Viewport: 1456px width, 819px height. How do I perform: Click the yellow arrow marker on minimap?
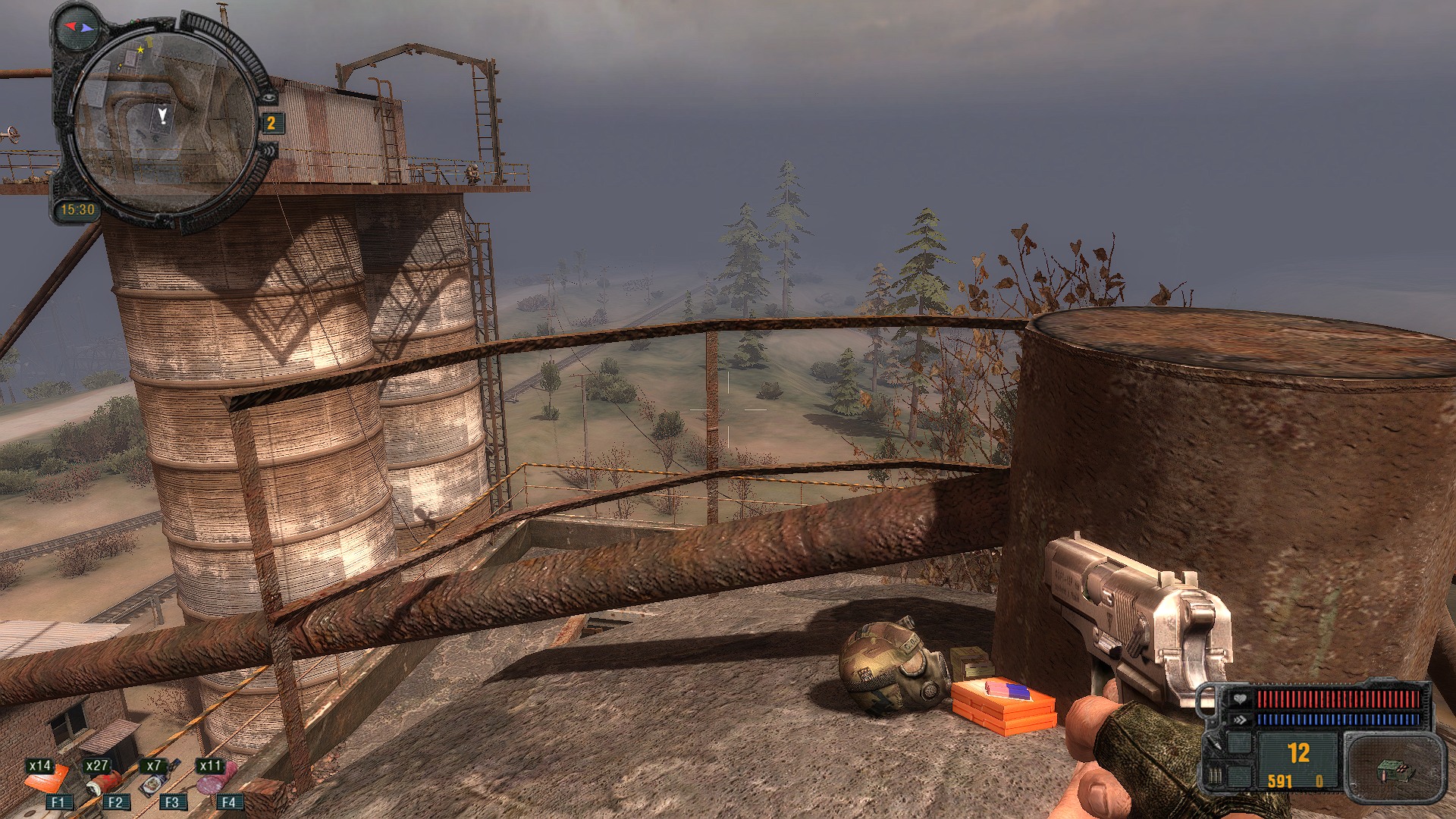tap(149, 42)
